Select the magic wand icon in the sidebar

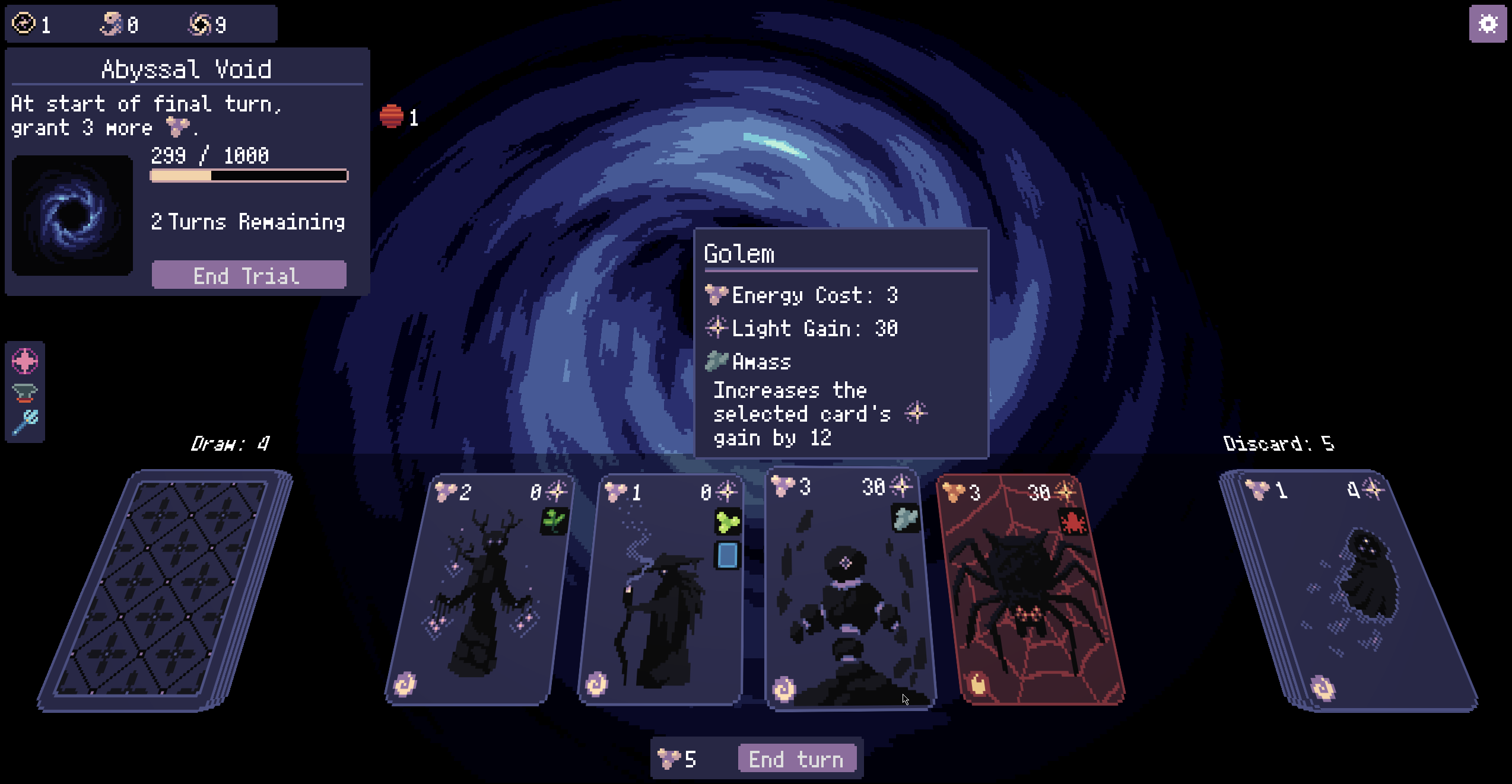click(25, 422)
